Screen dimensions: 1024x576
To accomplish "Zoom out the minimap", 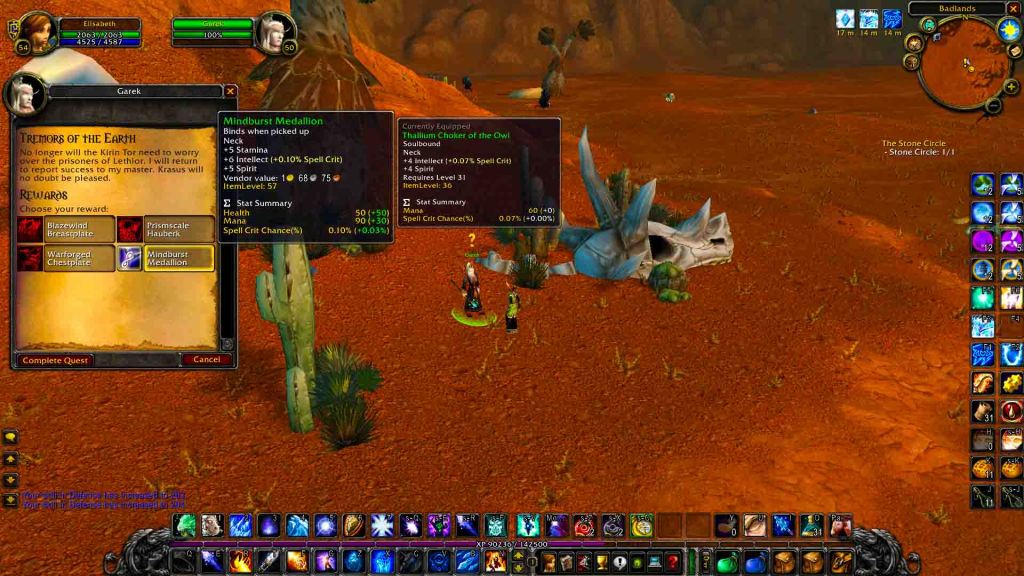I will click(x=993, y=104).
